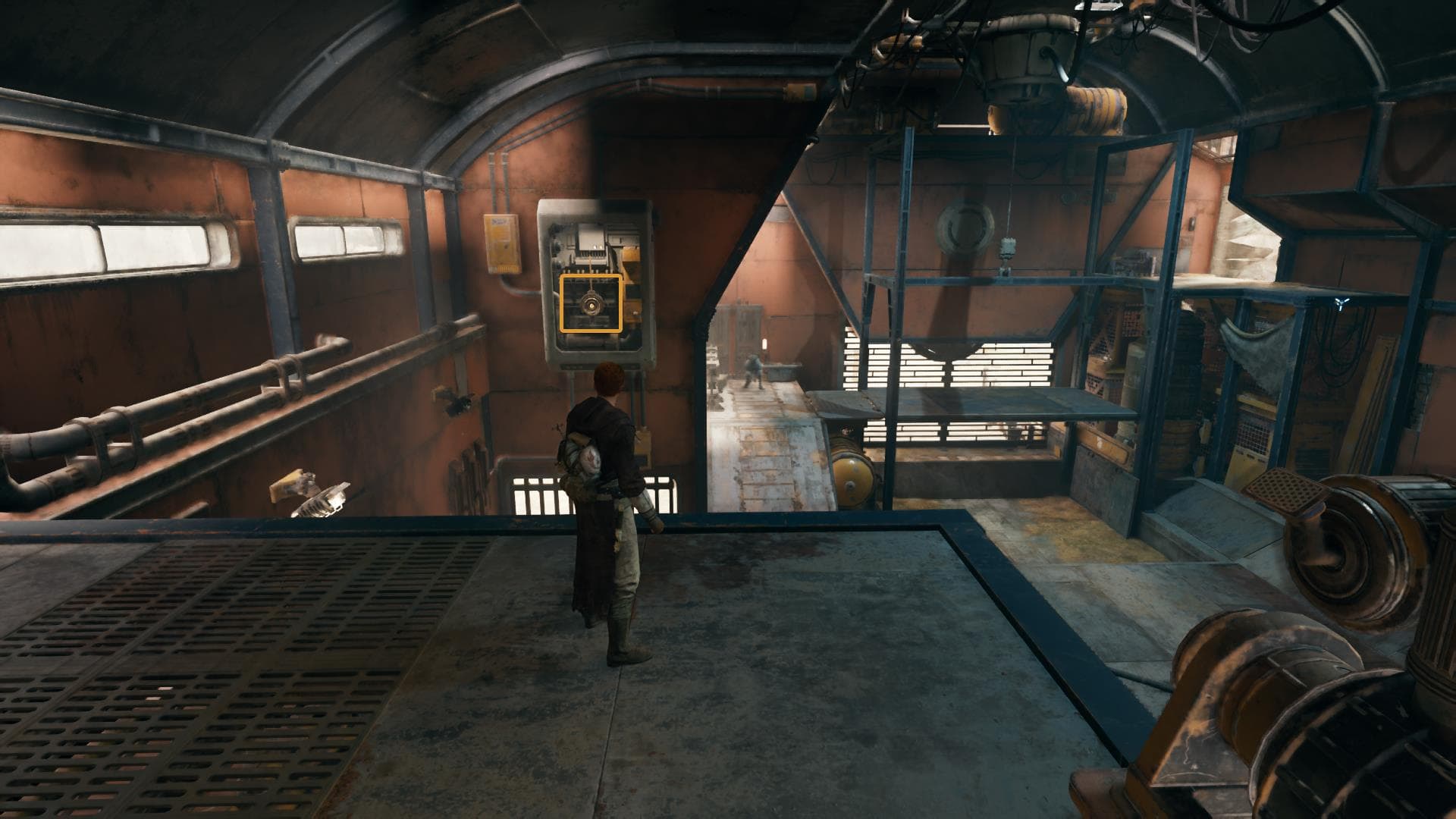Select the orange target marker on the wall panel
This screenshot has height=819, width=1456.
[x=591, y=303]
